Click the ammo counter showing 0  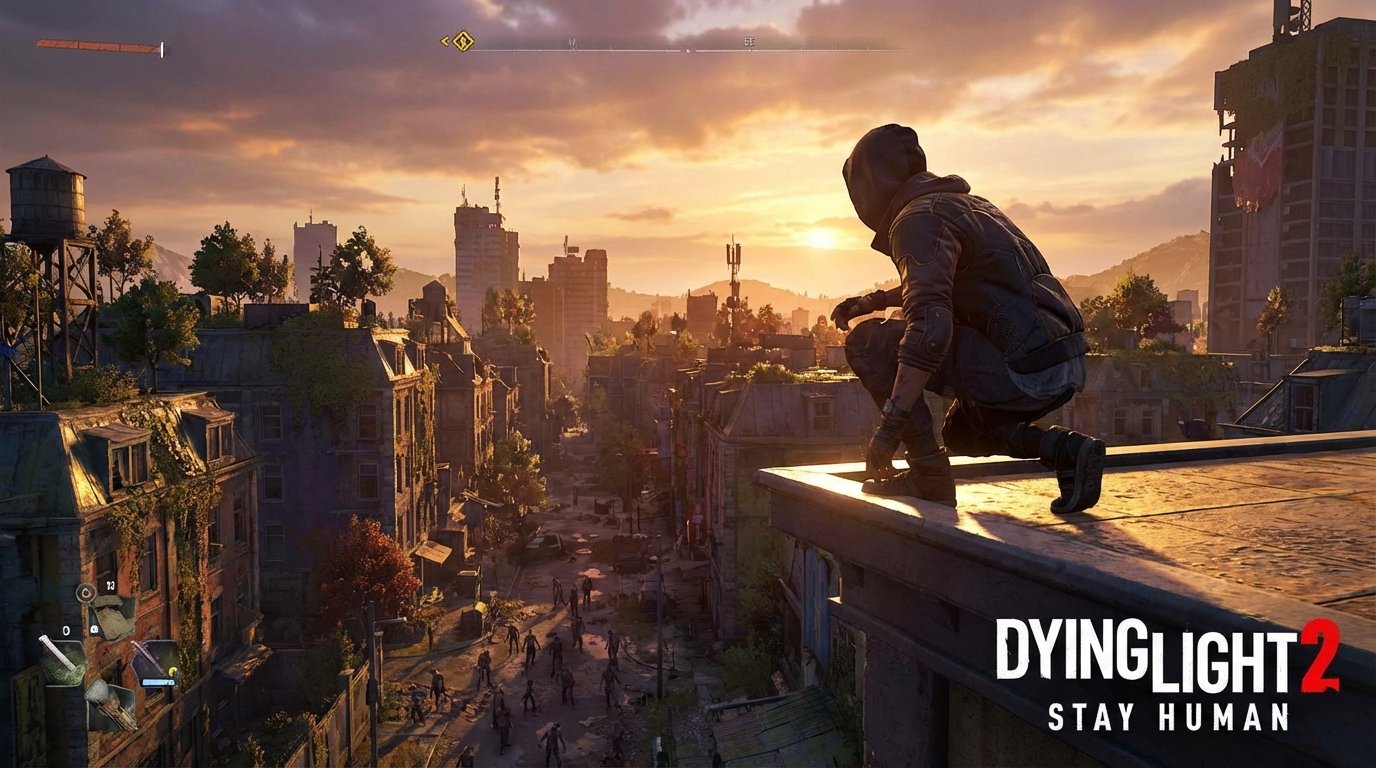66,630
